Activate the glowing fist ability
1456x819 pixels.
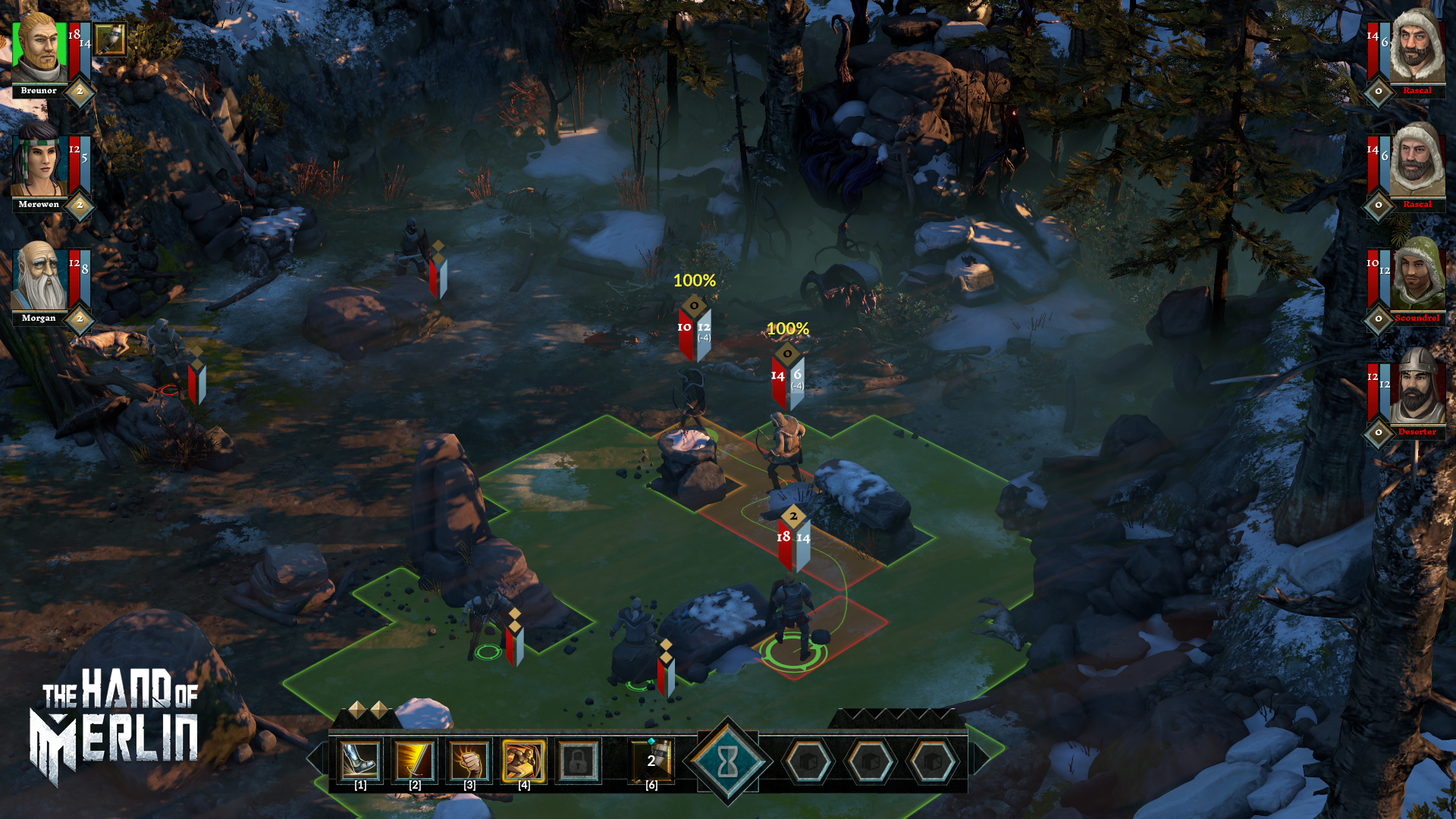click(469, 761)
